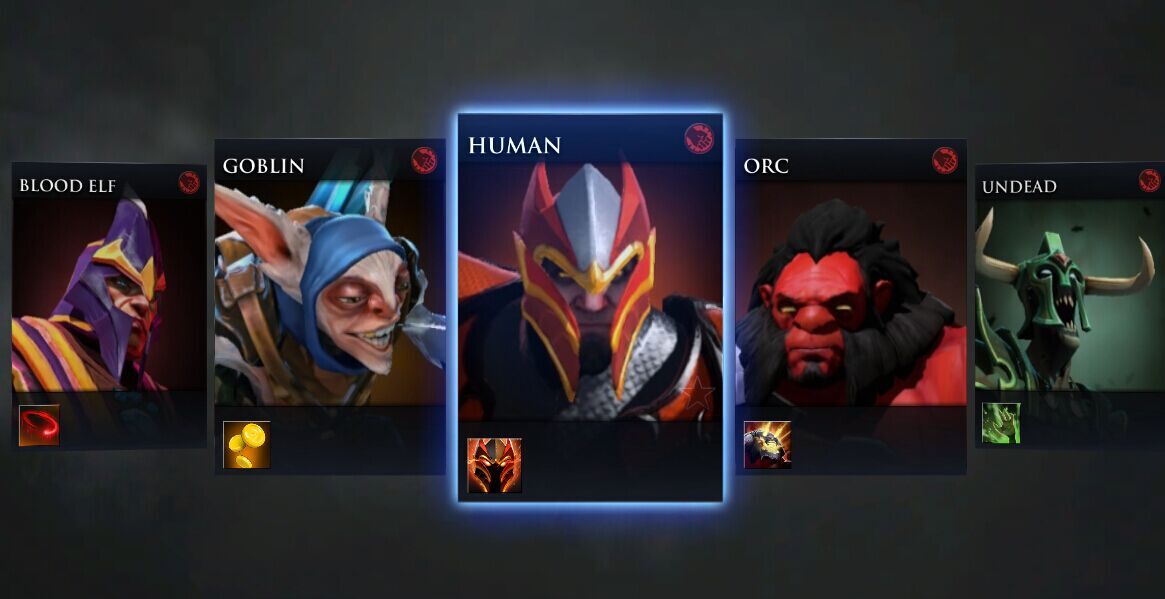Viewport: 1165px width, 599px height.
Task: Click the red emblem on the Goblin card
Action: tap(424, 160)
